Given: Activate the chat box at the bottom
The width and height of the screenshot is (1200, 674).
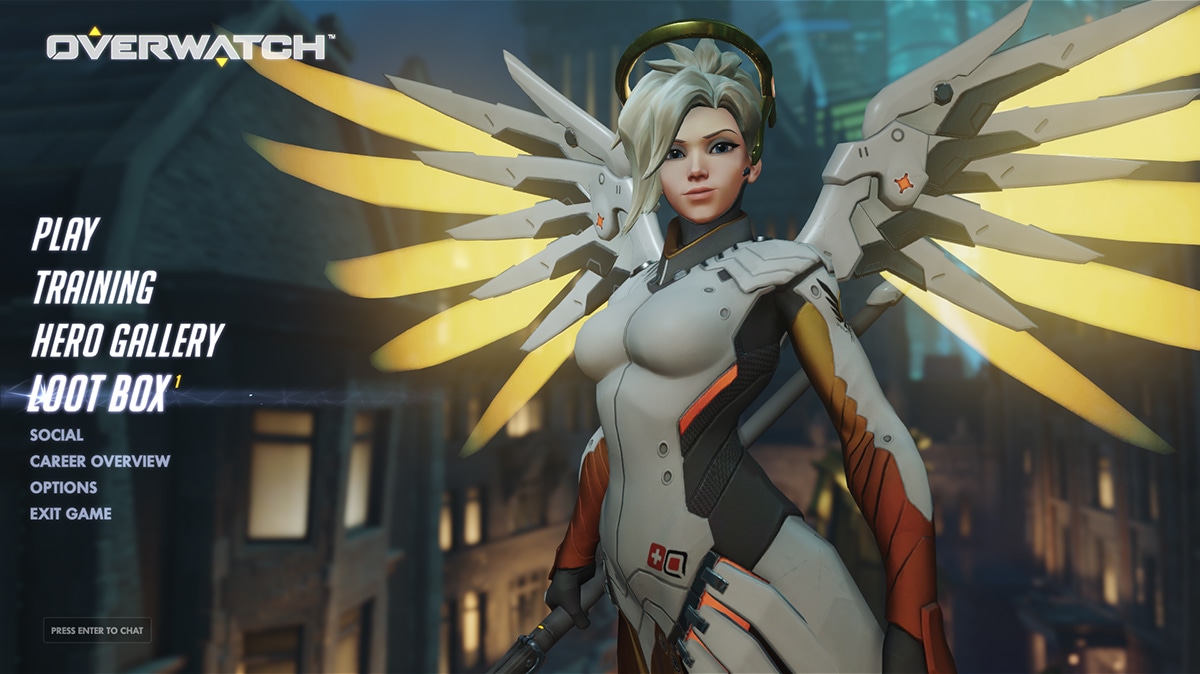Looking at the screenshot, I should [97, 631].
